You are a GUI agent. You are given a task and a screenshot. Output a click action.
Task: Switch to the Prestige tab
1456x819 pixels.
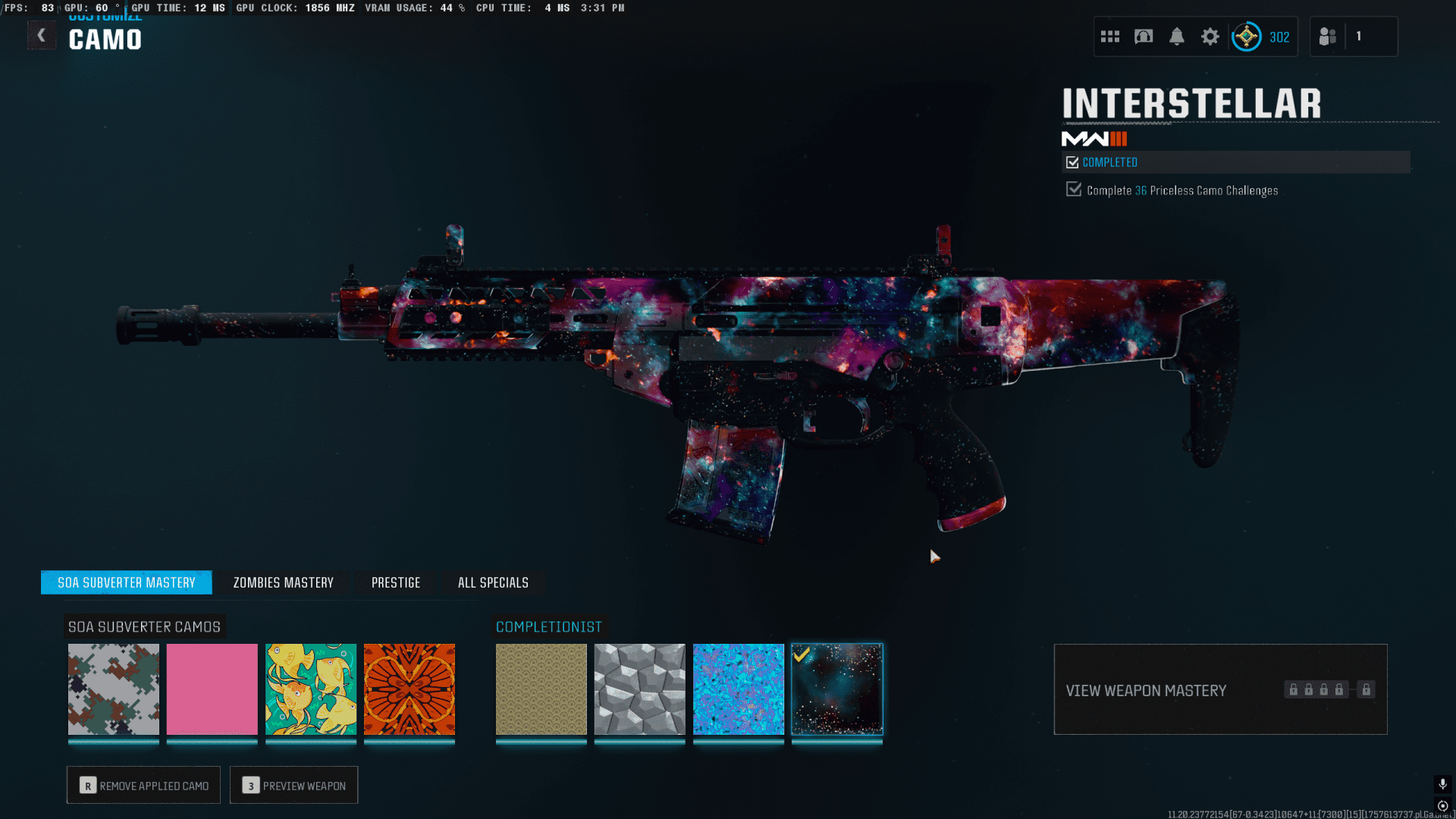tap(396, 582)
